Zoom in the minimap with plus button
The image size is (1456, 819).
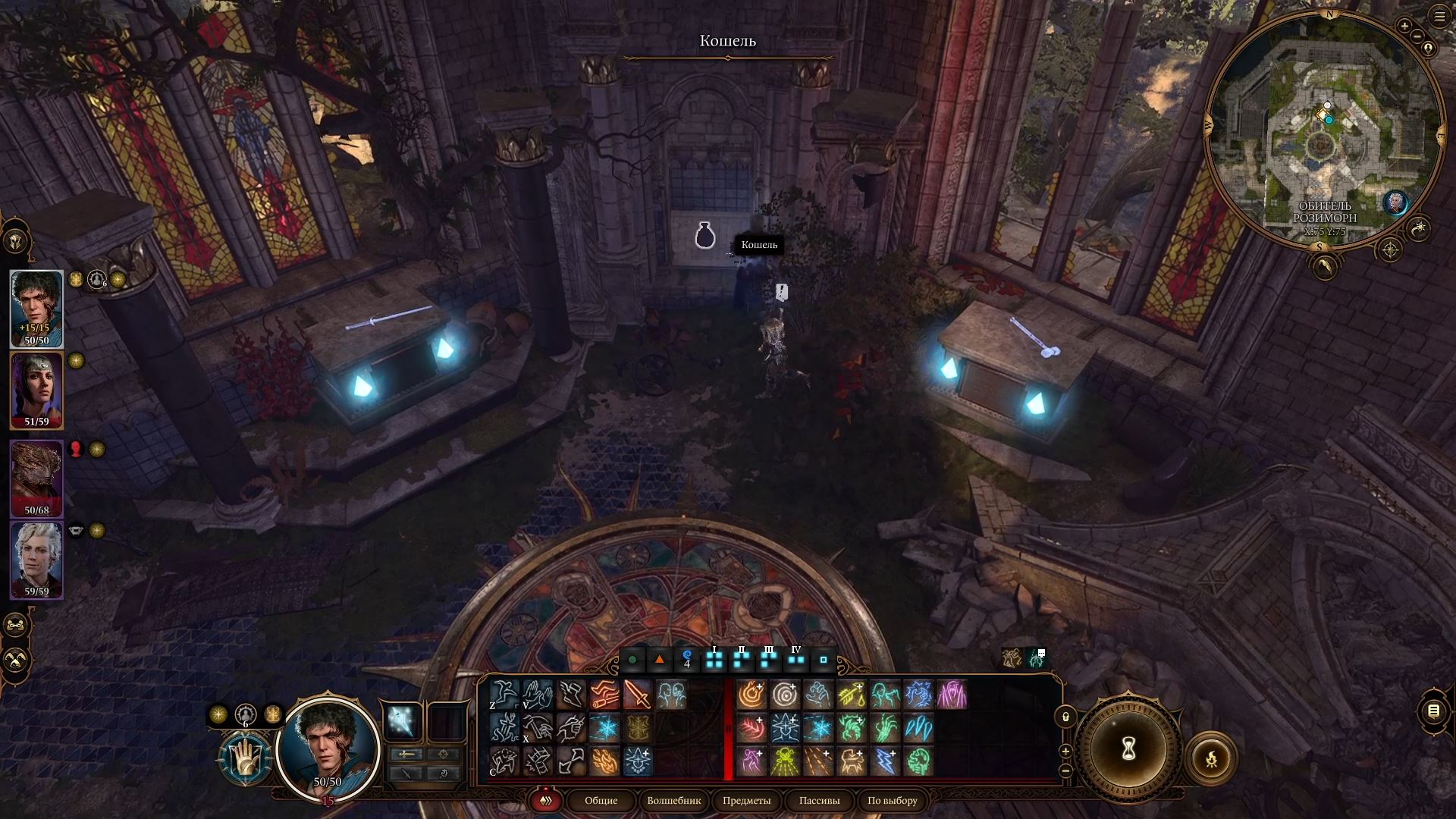(1404, 27)
